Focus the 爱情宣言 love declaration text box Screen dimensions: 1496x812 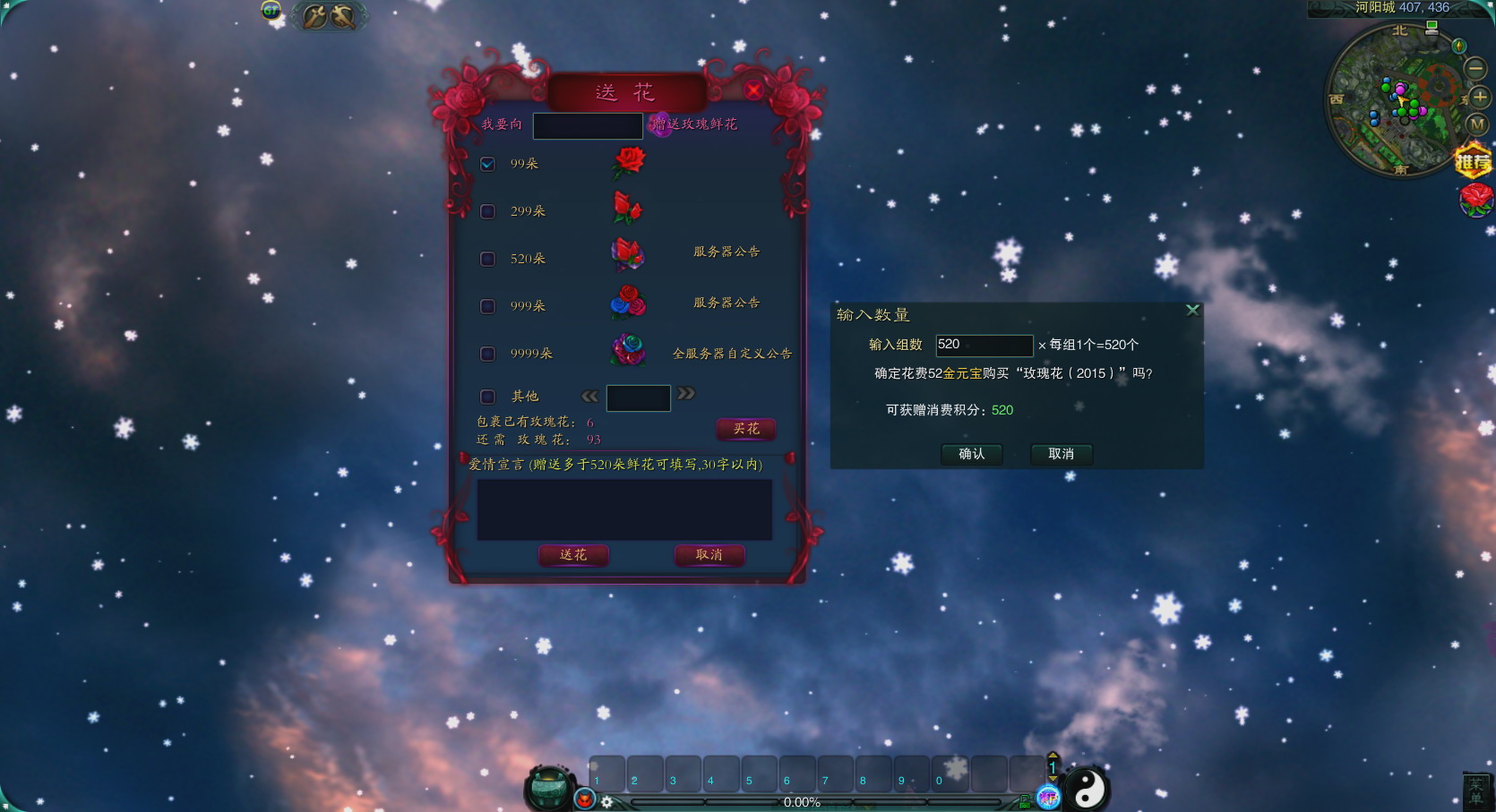pos(624,509)
